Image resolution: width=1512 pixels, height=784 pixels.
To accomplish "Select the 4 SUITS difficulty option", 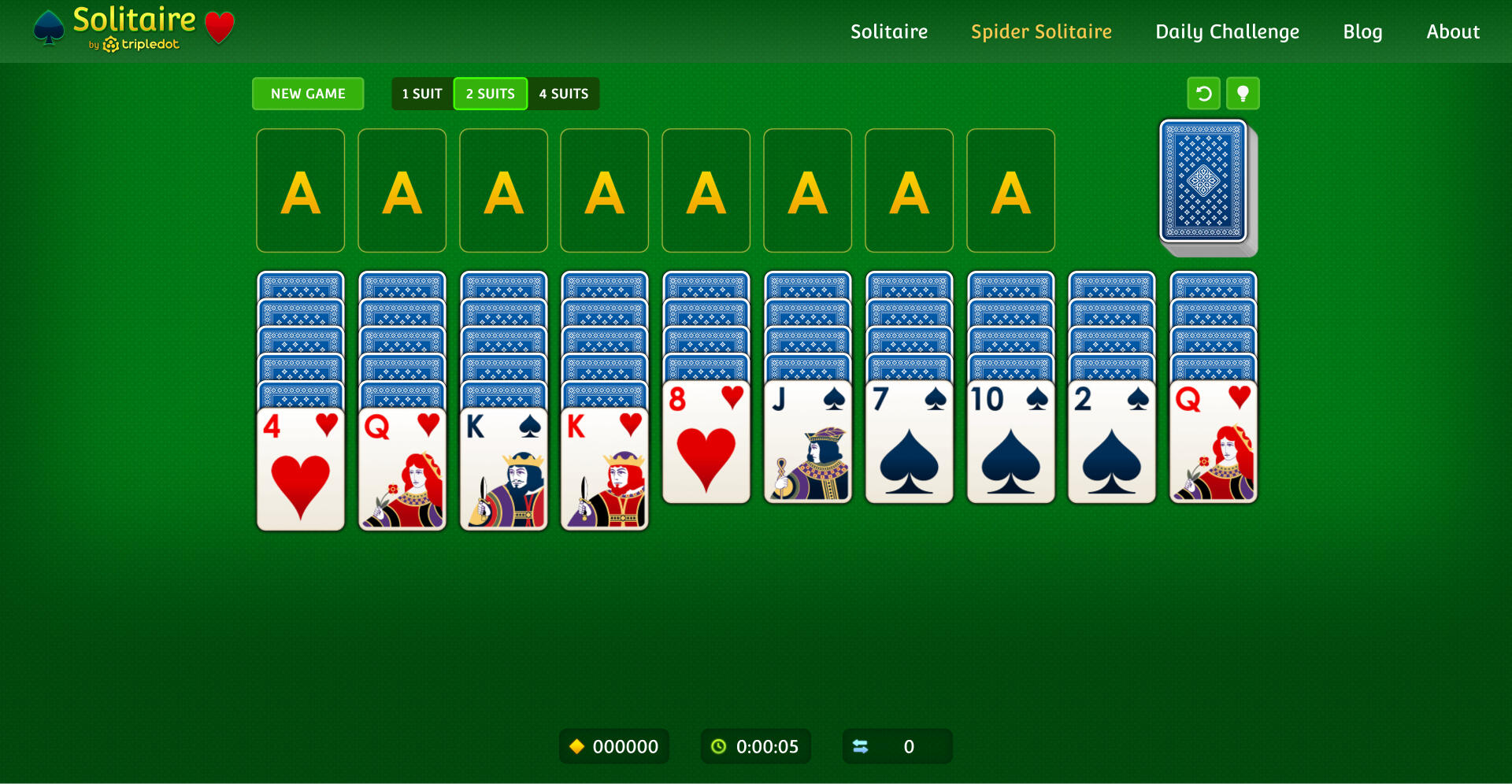I will tap(563, 93).
